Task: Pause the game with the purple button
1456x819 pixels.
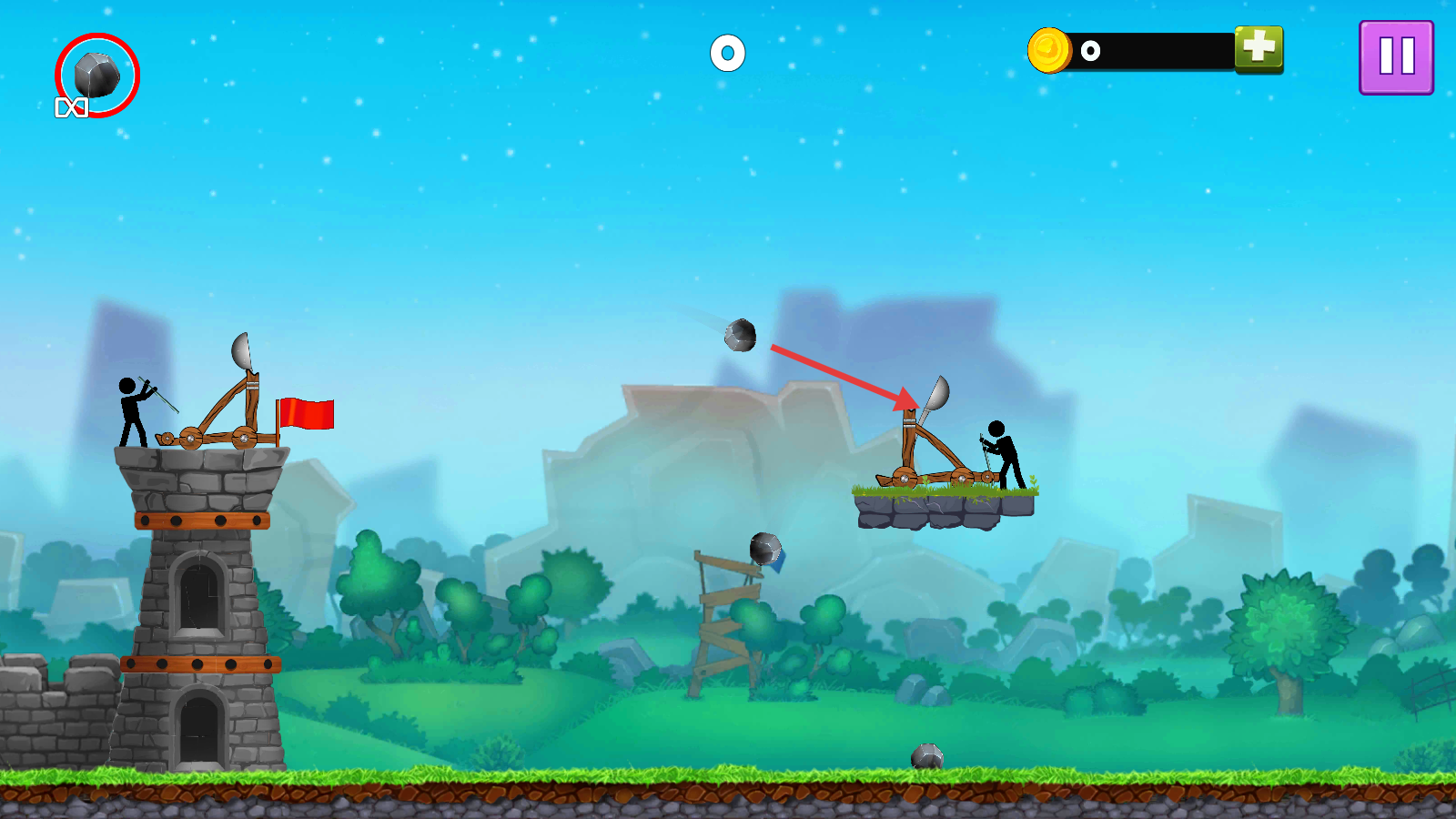Action: 1396,57
